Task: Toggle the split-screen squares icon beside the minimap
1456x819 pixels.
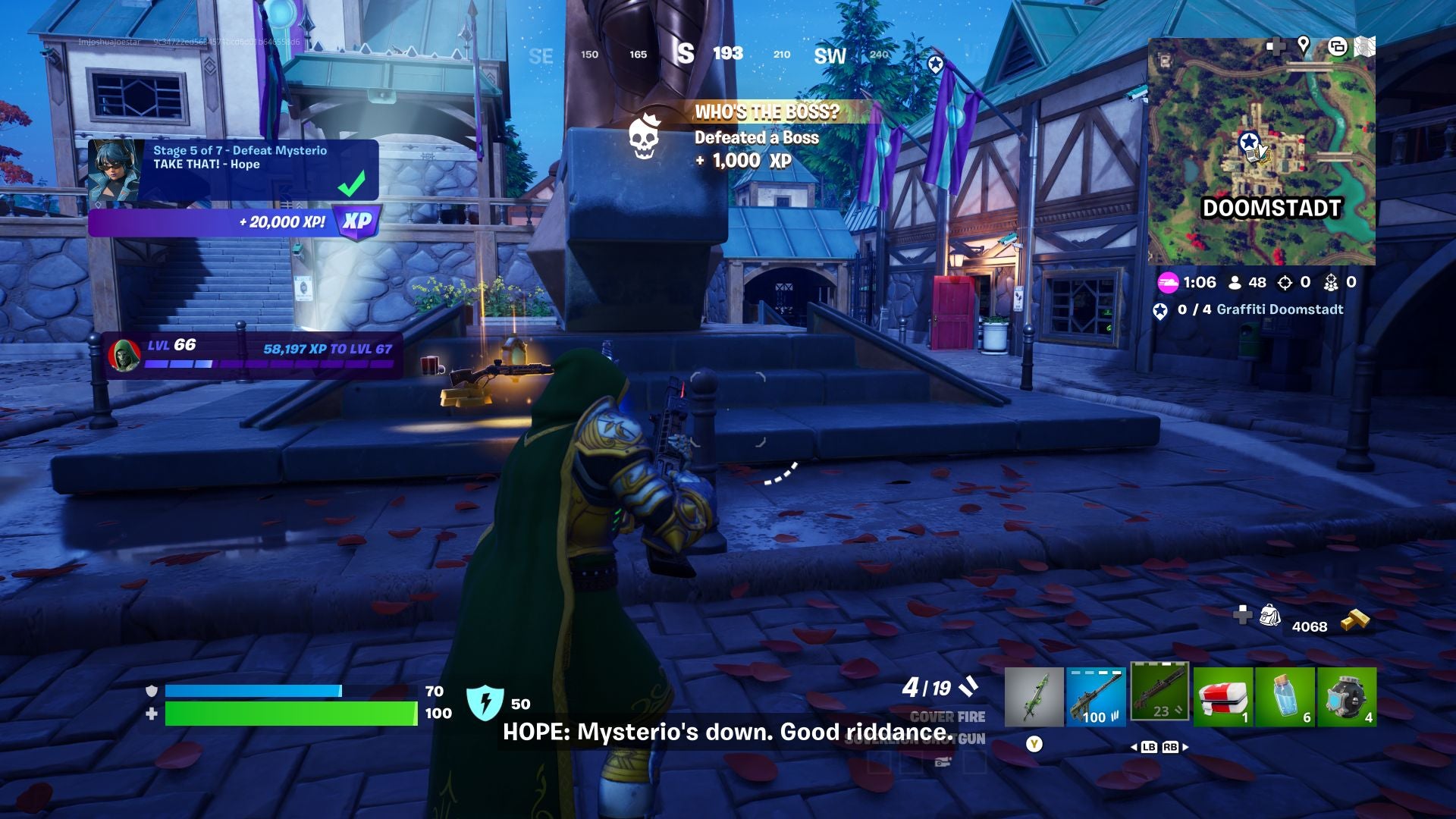Action: [x=1336, y=45]
